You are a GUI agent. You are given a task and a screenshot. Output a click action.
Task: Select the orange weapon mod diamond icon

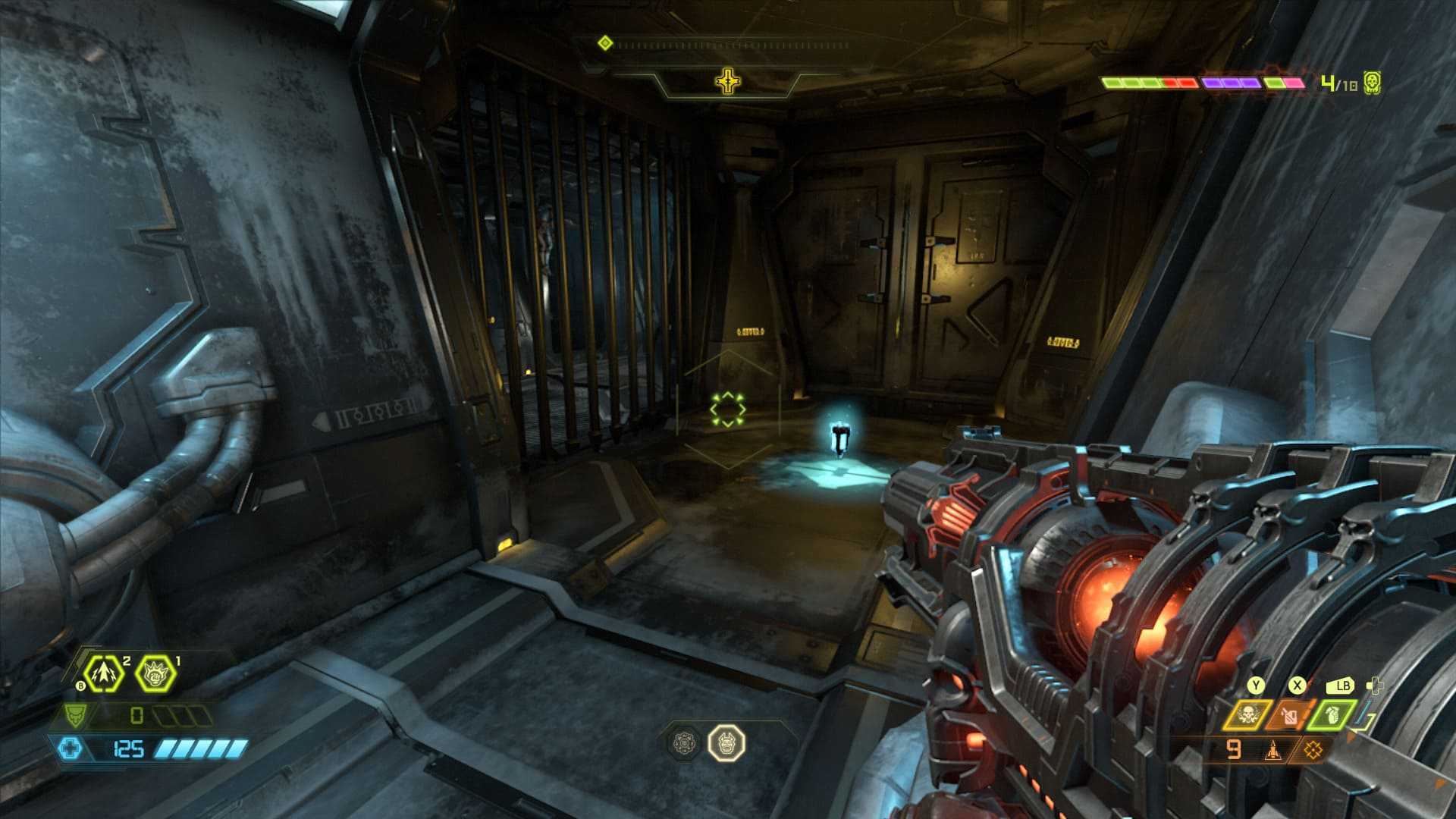click(x=1313, y=750)
